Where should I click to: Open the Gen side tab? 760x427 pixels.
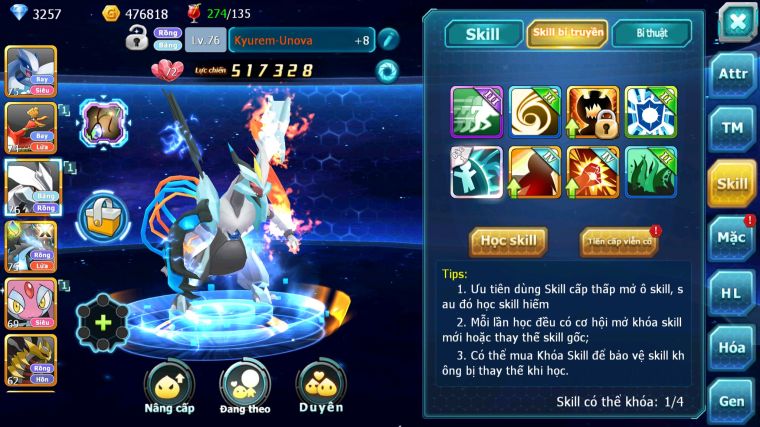pyautogui.click(x=732, y=400)
